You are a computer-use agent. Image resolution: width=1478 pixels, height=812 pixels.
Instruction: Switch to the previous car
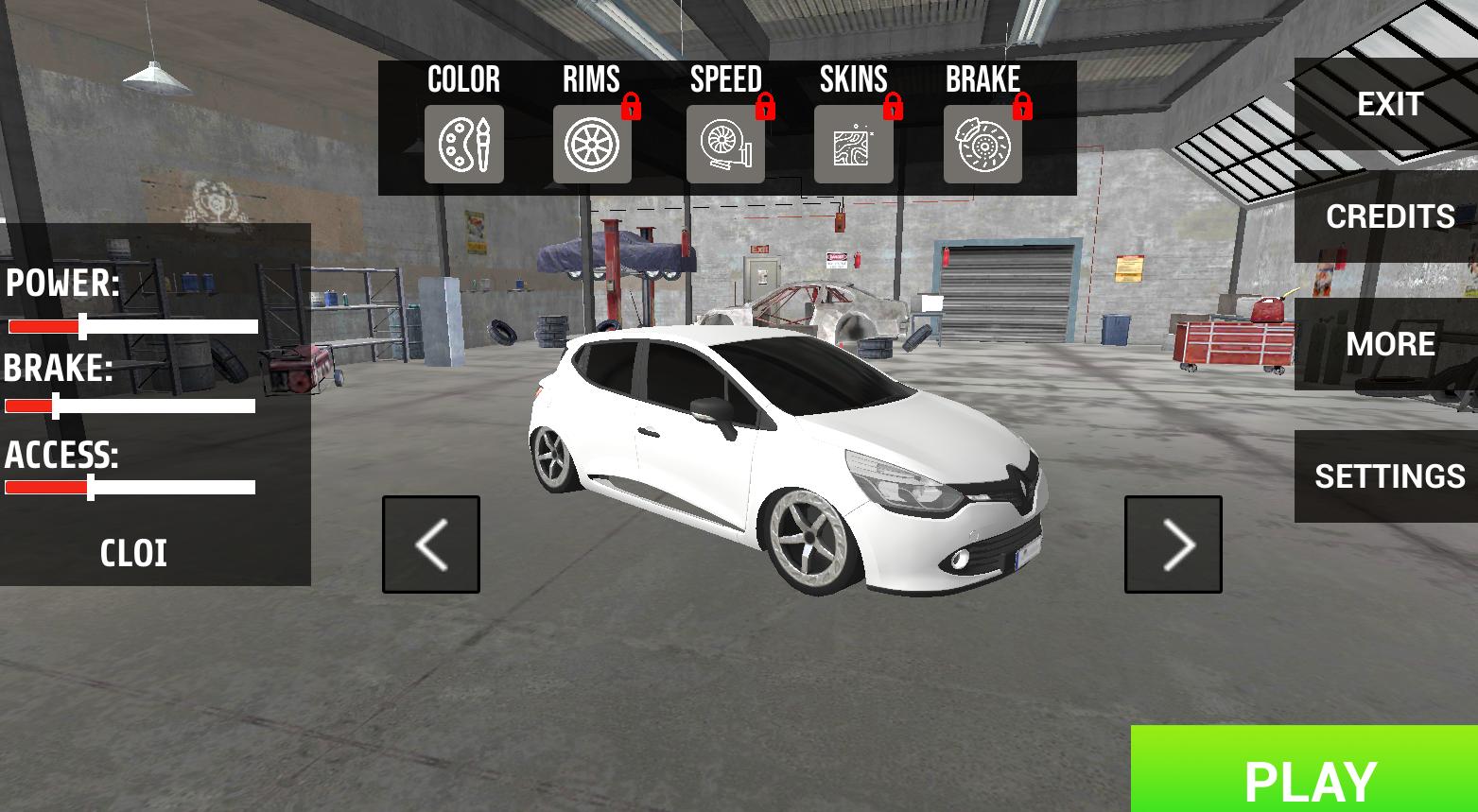[x=431, y=544]
